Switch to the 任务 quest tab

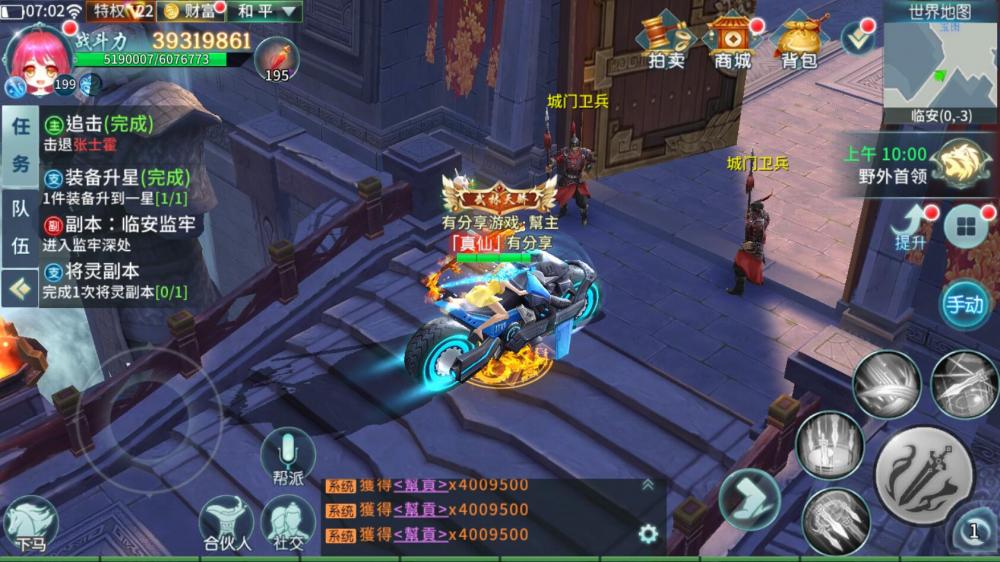(x=20, y=146)
